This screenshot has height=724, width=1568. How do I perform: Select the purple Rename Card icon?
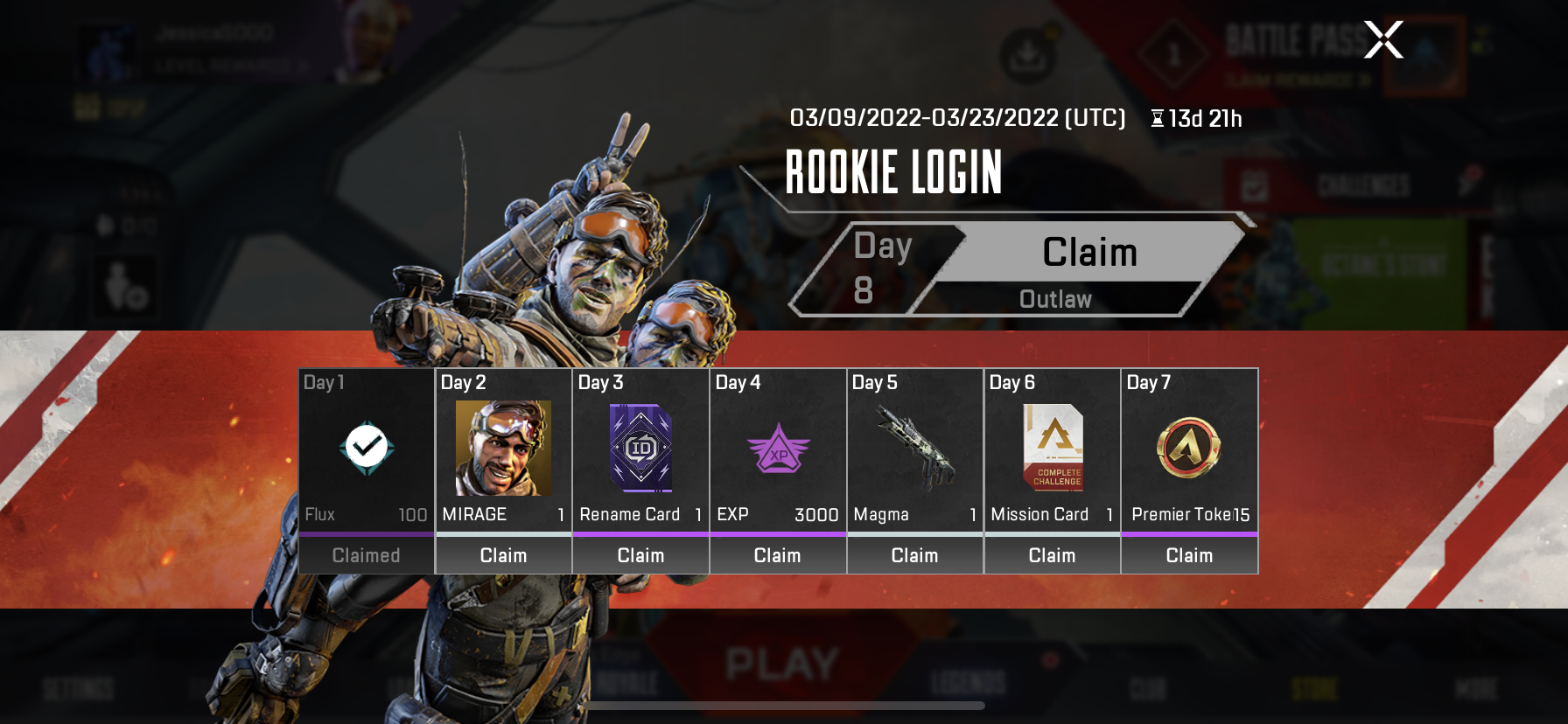640,448
